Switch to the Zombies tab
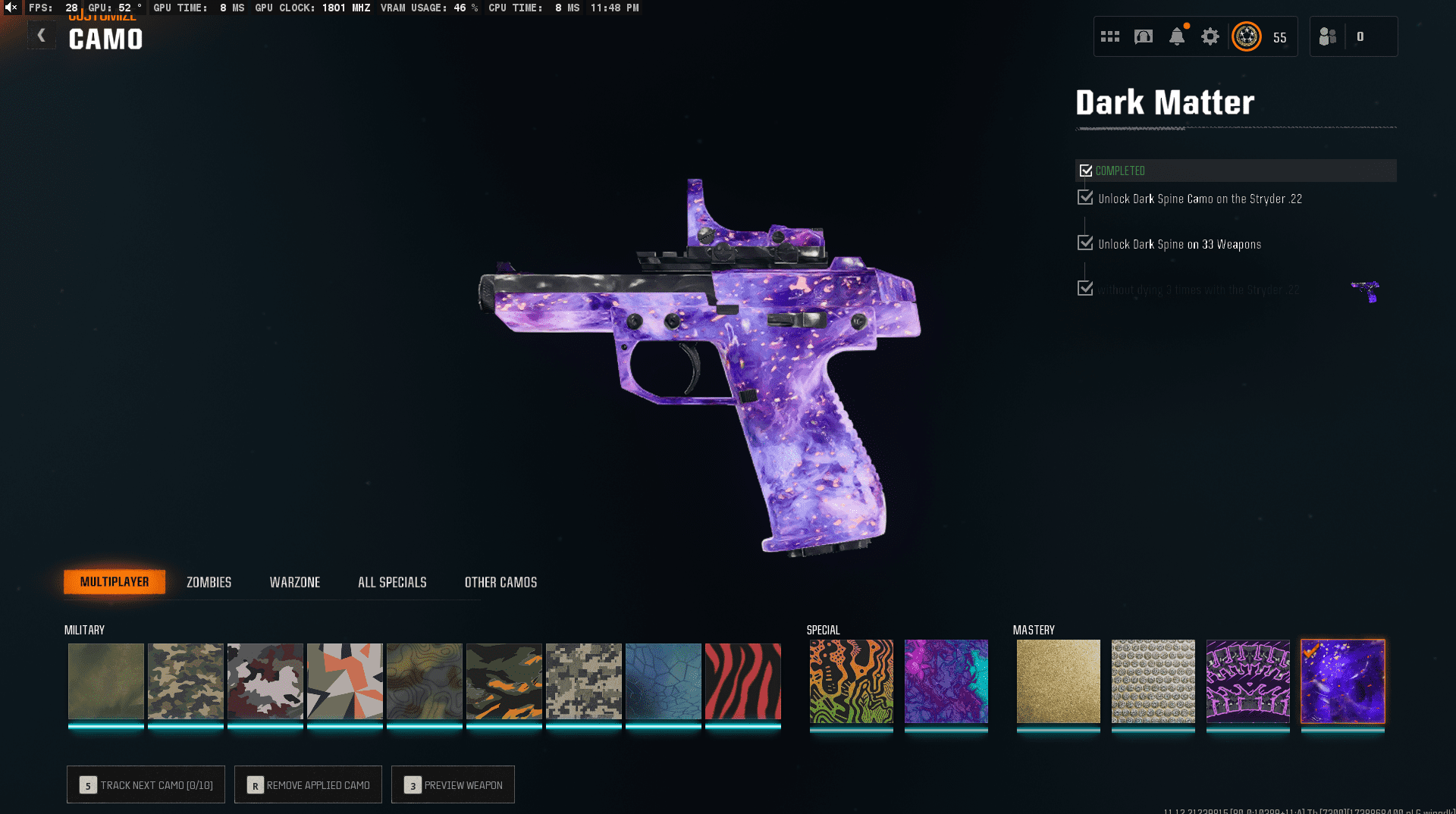The width and height of the screenshot is (1456, 814). (x=208, y=582)
